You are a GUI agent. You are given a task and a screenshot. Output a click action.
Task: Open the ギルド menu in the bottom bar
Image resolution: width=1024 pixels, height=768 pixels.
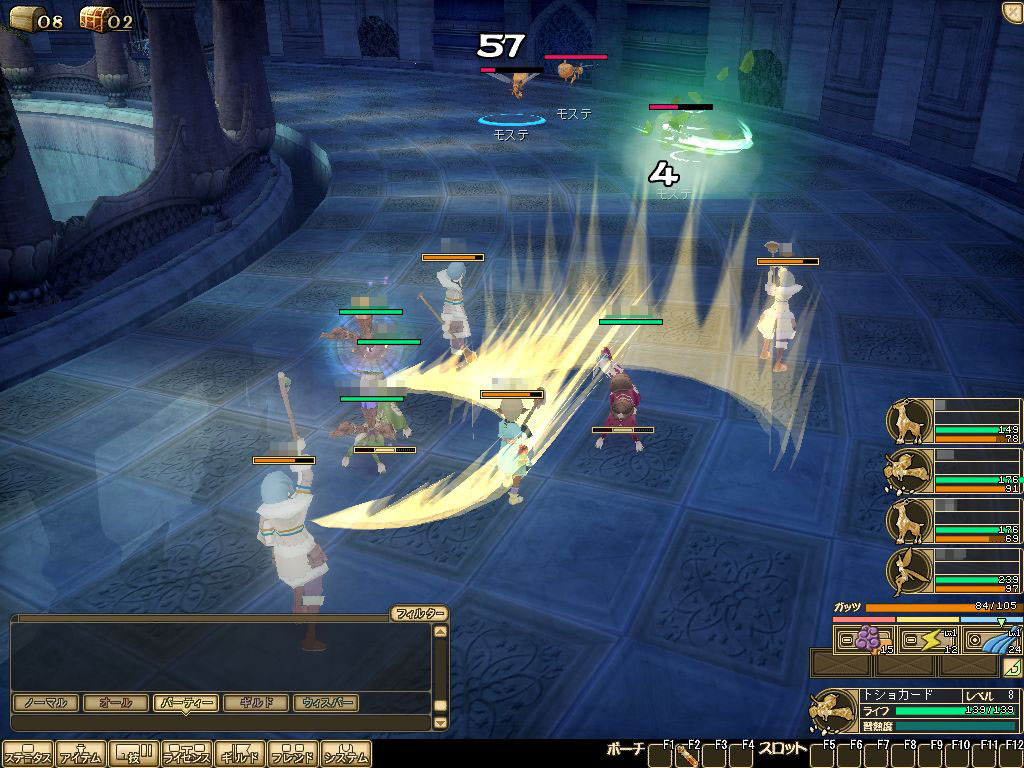coord(239,755)
